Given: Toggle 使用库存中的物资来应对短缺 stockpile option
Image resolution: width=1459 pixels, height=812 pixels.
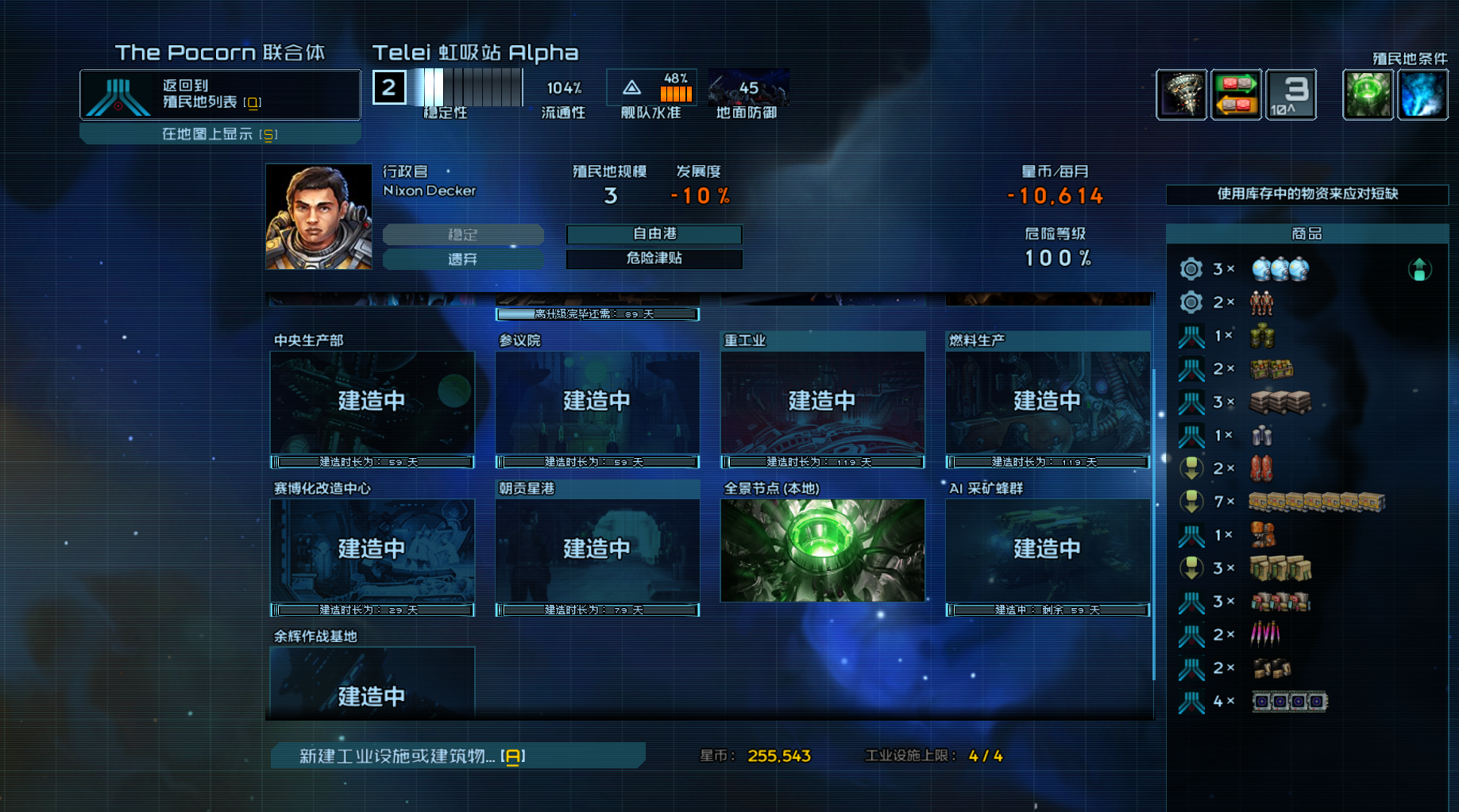Looking at the screenshot, I should coord(1307,194).
